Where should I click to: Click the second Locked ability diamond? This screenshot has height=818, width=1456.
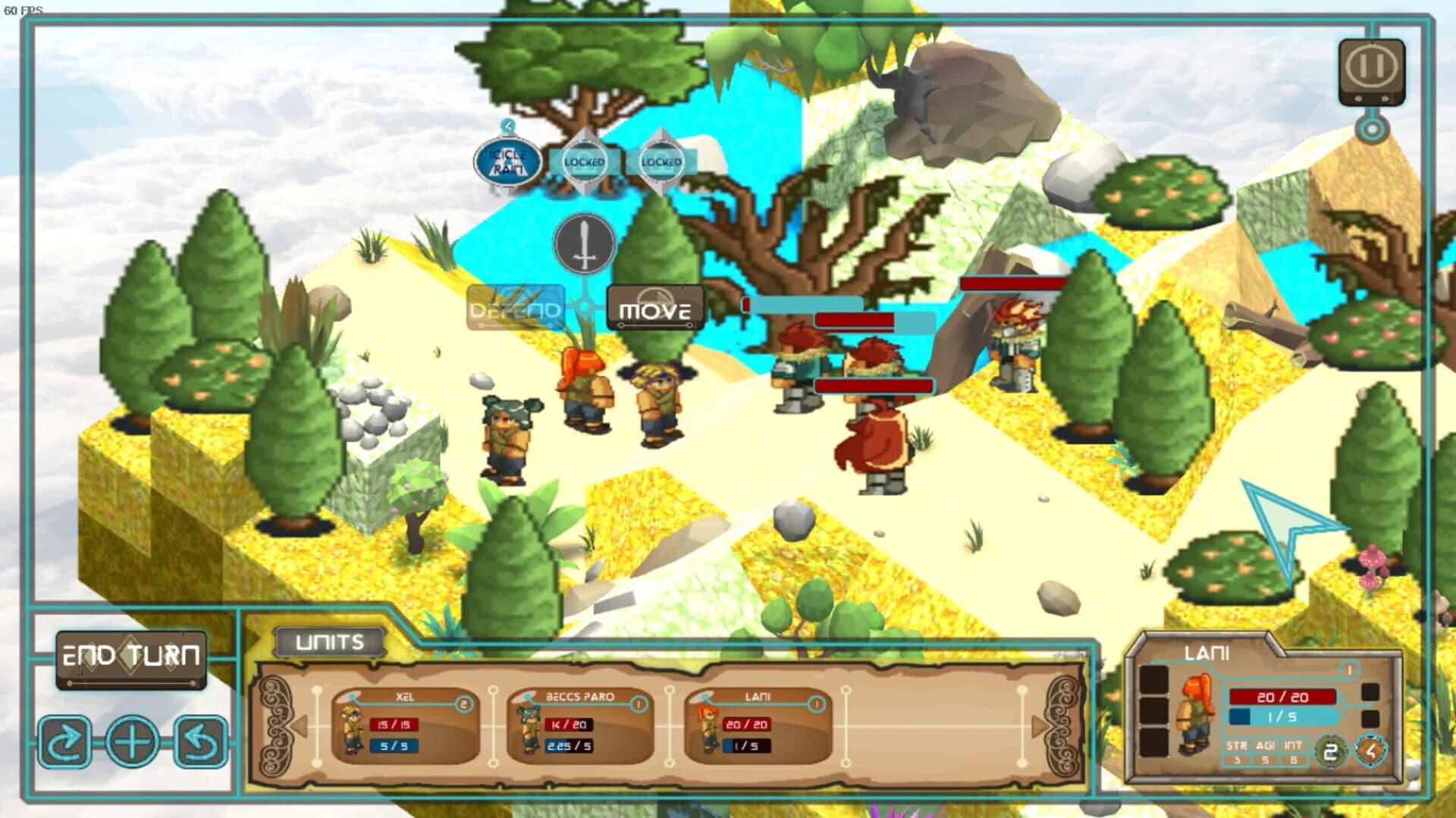pyautogui.click(x=663, y=161)
